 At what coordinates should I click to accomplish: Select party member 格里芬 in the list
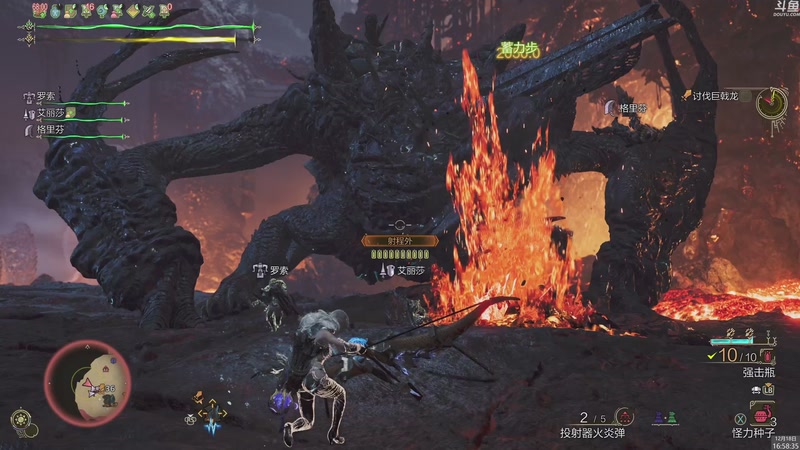tap(50, 129)
